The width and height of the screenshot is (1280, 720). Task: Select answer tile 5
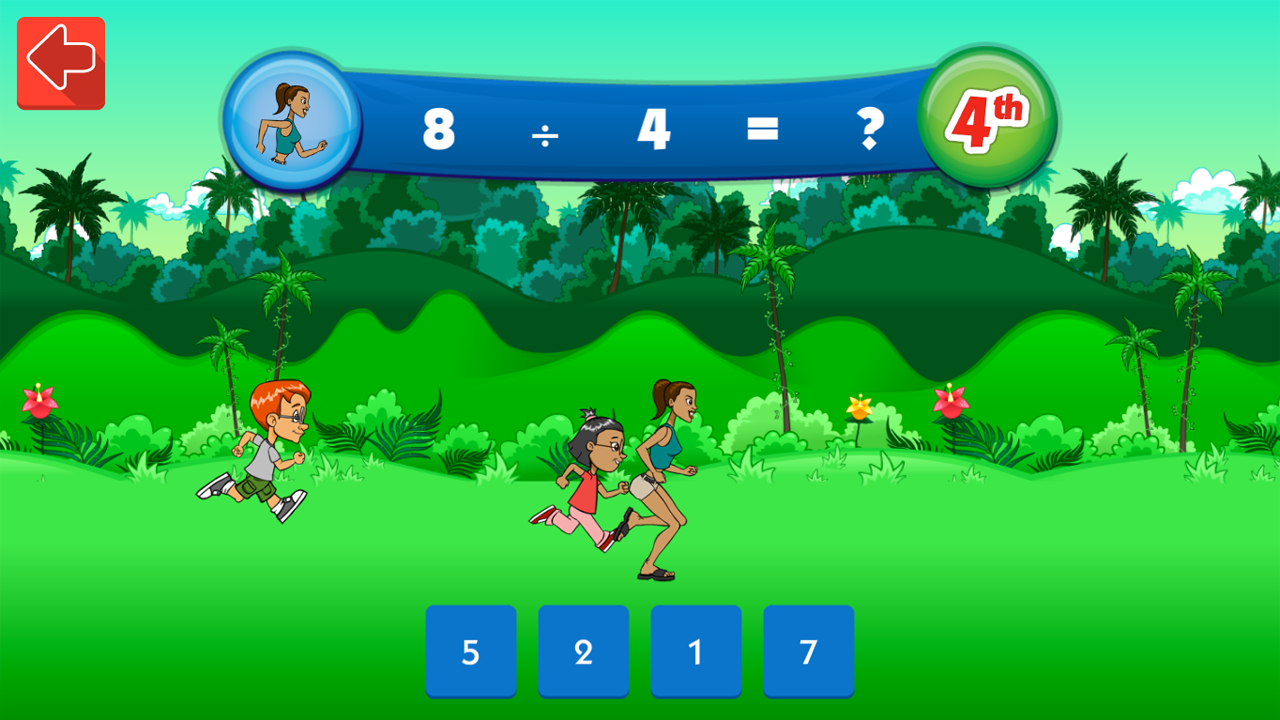tap(471, 651)
